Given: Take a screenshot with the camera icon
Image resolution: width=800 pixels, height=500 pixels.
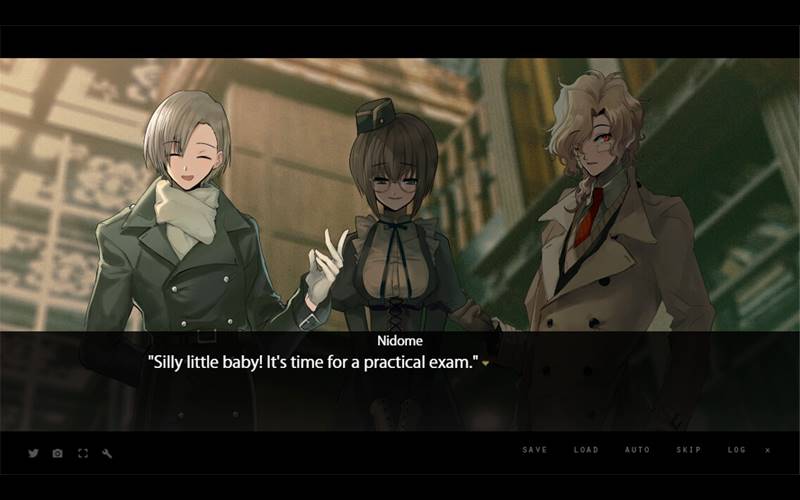Looking at the screenshot, I should pyautogui.click(x=57, y=453).
